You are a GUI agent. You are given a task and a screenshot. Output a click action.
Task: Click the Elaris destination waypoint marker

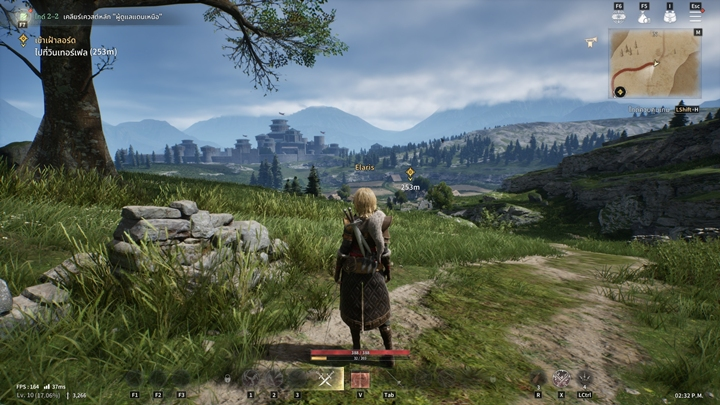(x=409, y=173)
